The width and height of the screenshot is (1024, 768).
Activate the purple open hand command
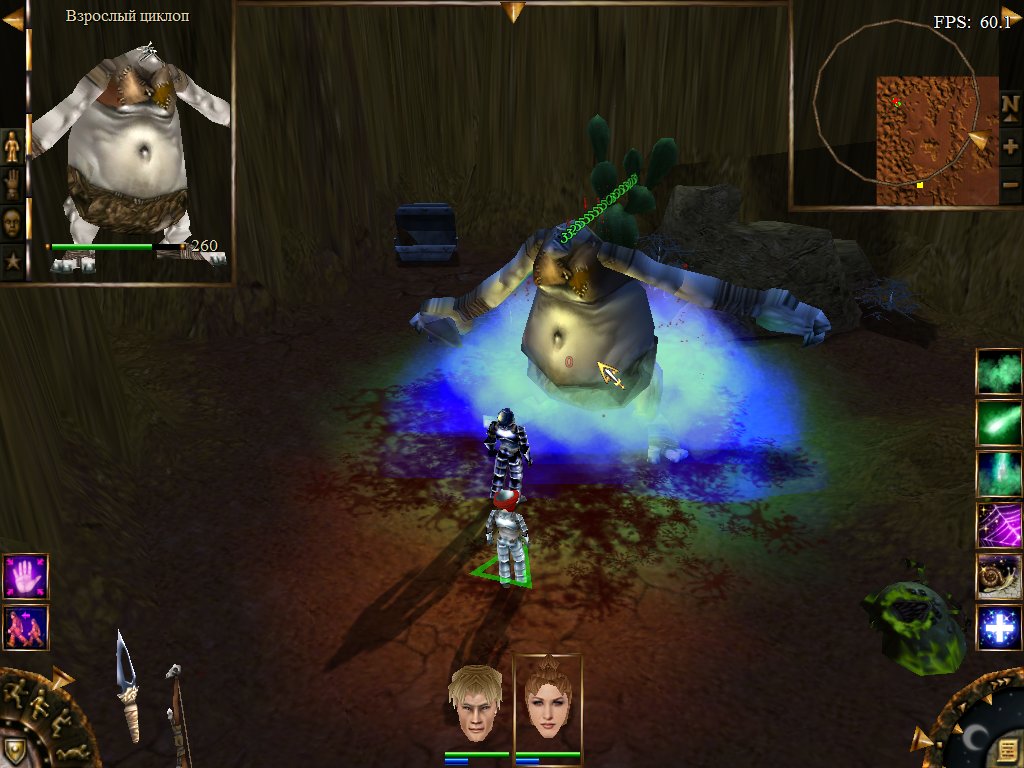pyautogui.click(x=25, y=577)
